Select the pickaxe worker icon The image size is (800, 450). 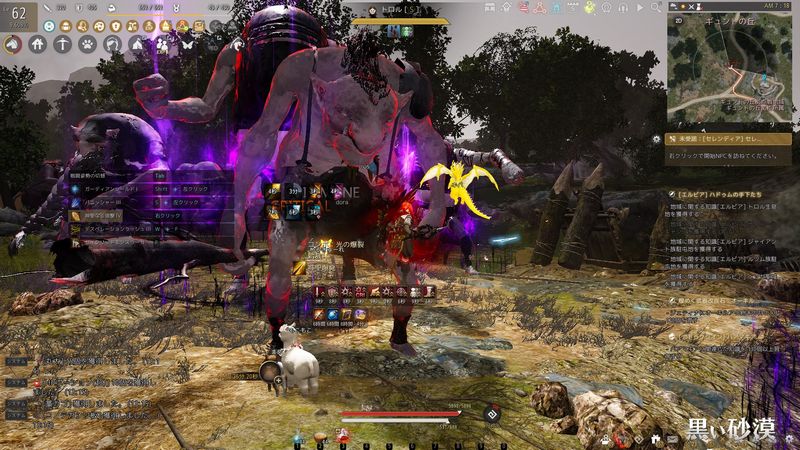(63, 44)
